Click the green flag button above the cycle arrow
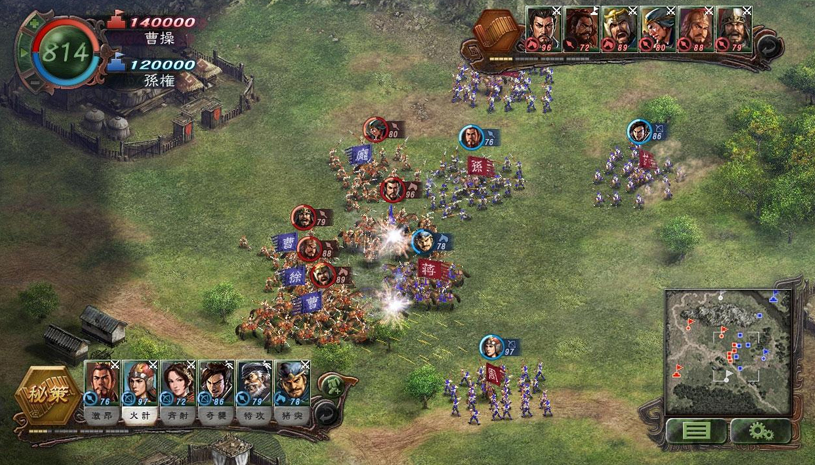This screenshot has width=815, height=465. click(328, 384)
